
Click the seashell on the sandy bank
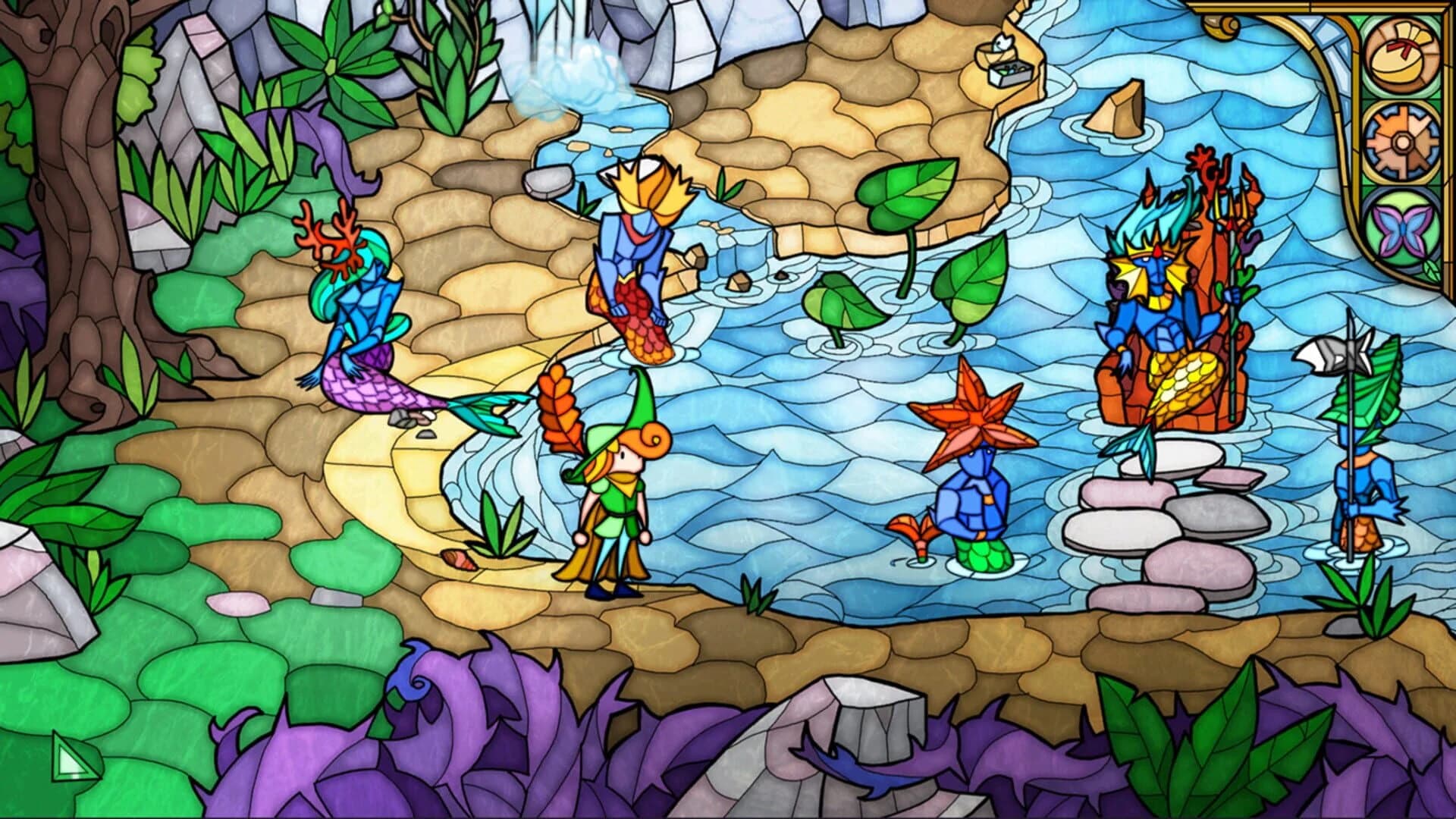coord(460,561)
